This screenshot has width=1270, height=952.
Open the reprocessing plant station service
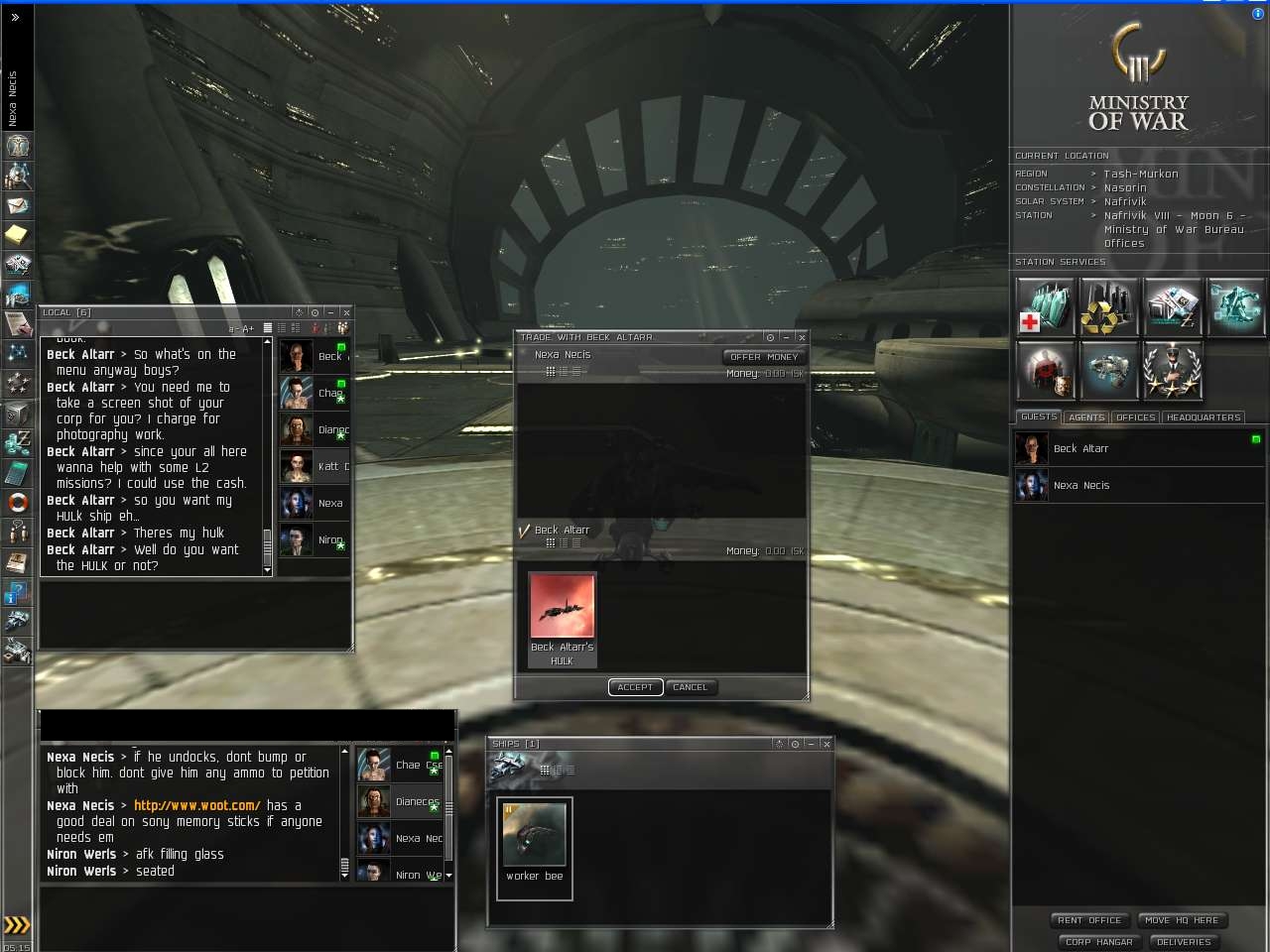pyautogui.click(x=1108, y=306)
